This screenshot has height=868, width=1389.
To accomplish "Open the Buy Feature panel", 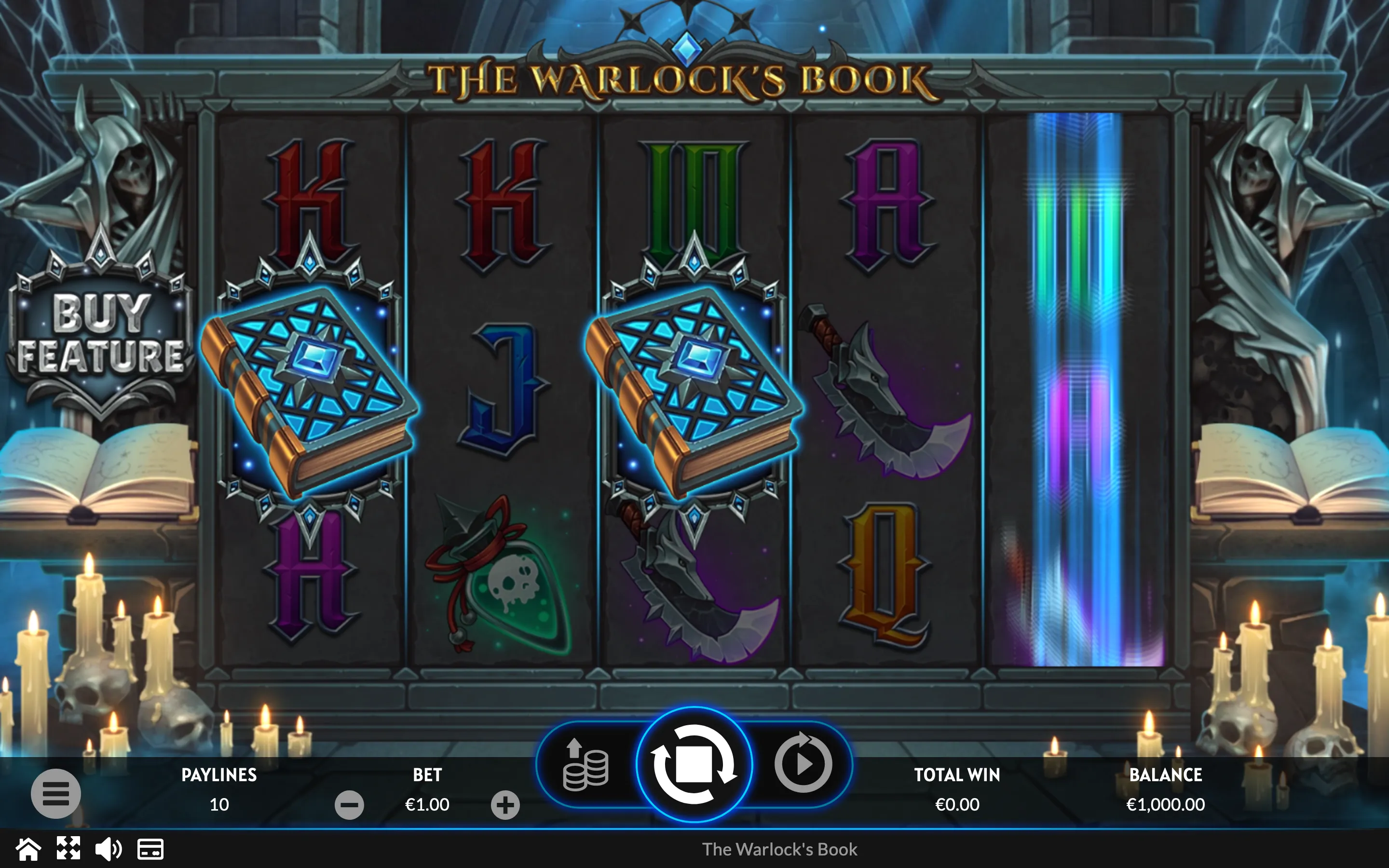I will pos(101,333).
